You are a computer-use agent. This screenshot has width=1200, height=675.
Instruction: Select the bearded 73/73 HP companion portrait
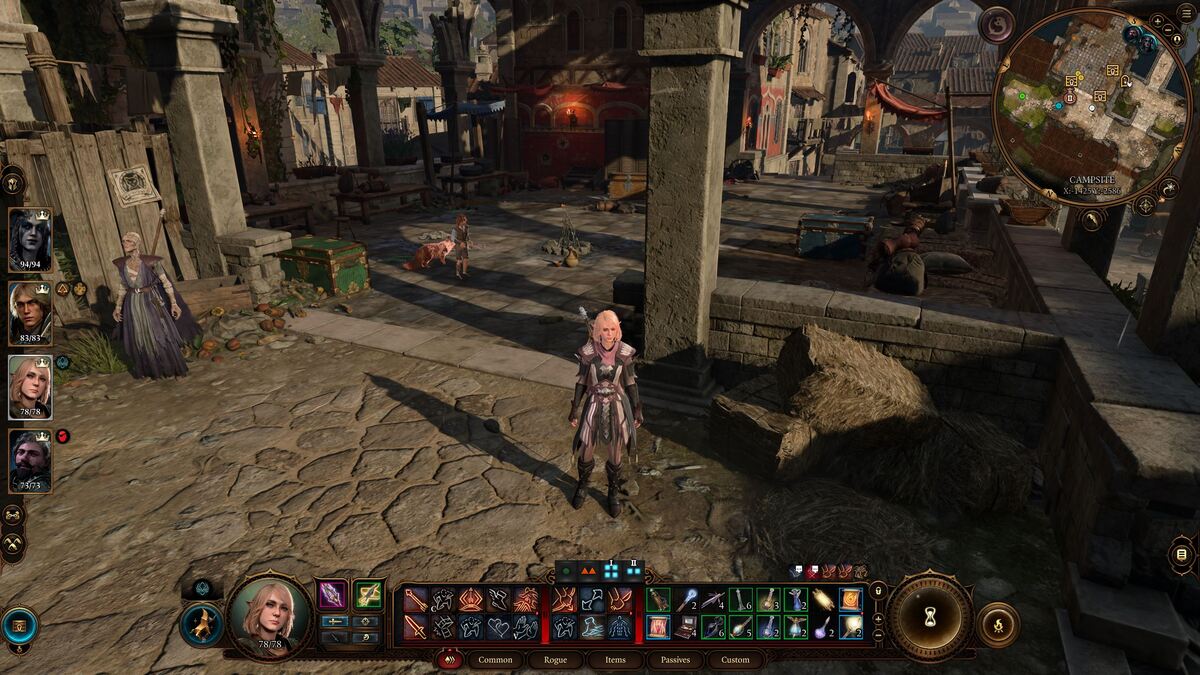pyautogui.click(x=30, y=460)
